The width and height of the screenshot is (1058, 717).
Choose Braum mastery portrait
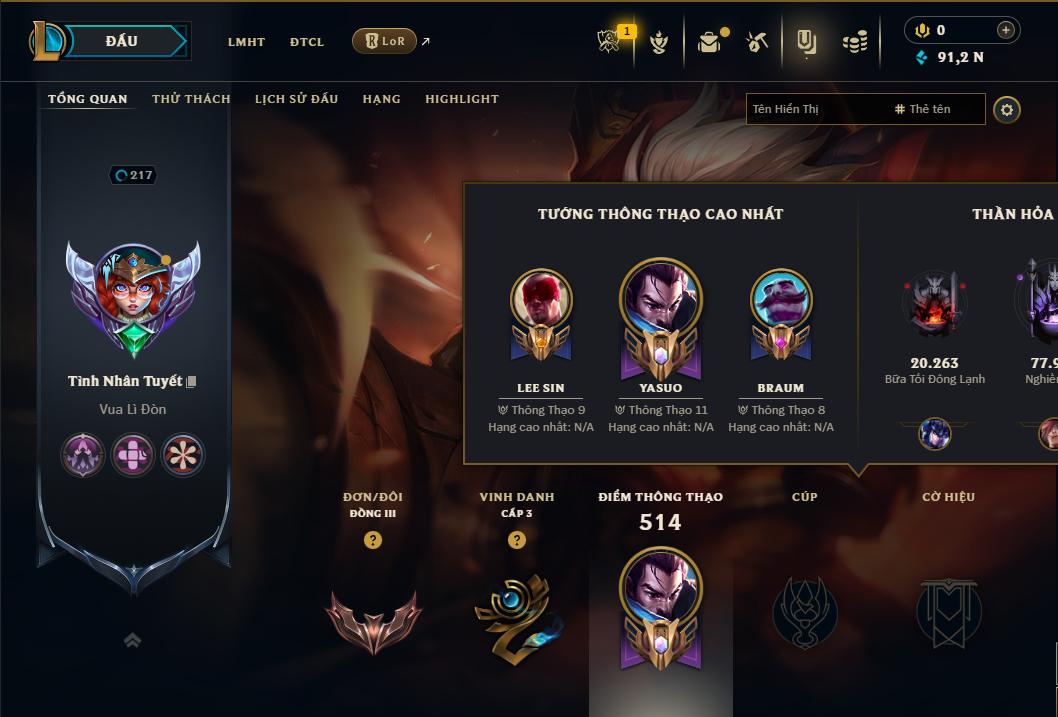pyautogui.click(x=781, y=299)
